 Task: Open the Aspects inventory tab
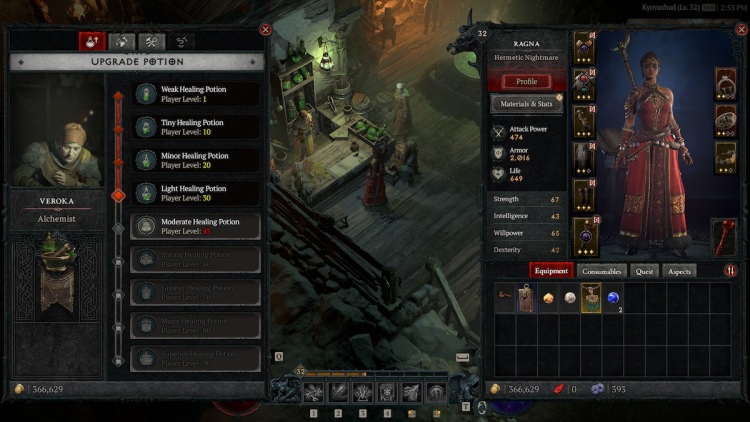[x=679, y=271]
